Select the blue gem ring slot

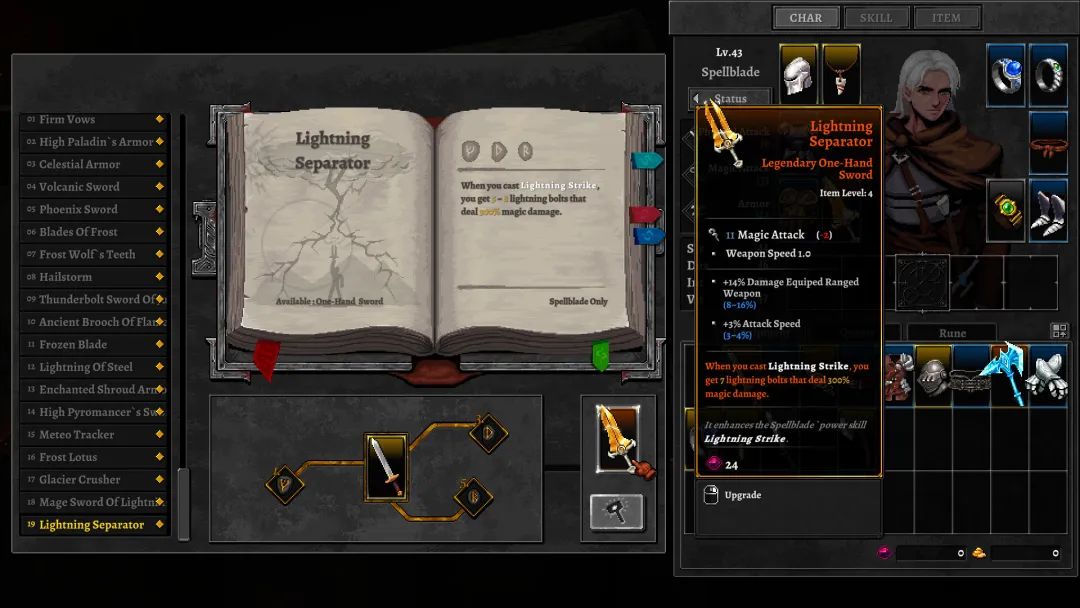[x=1006, y=74]
